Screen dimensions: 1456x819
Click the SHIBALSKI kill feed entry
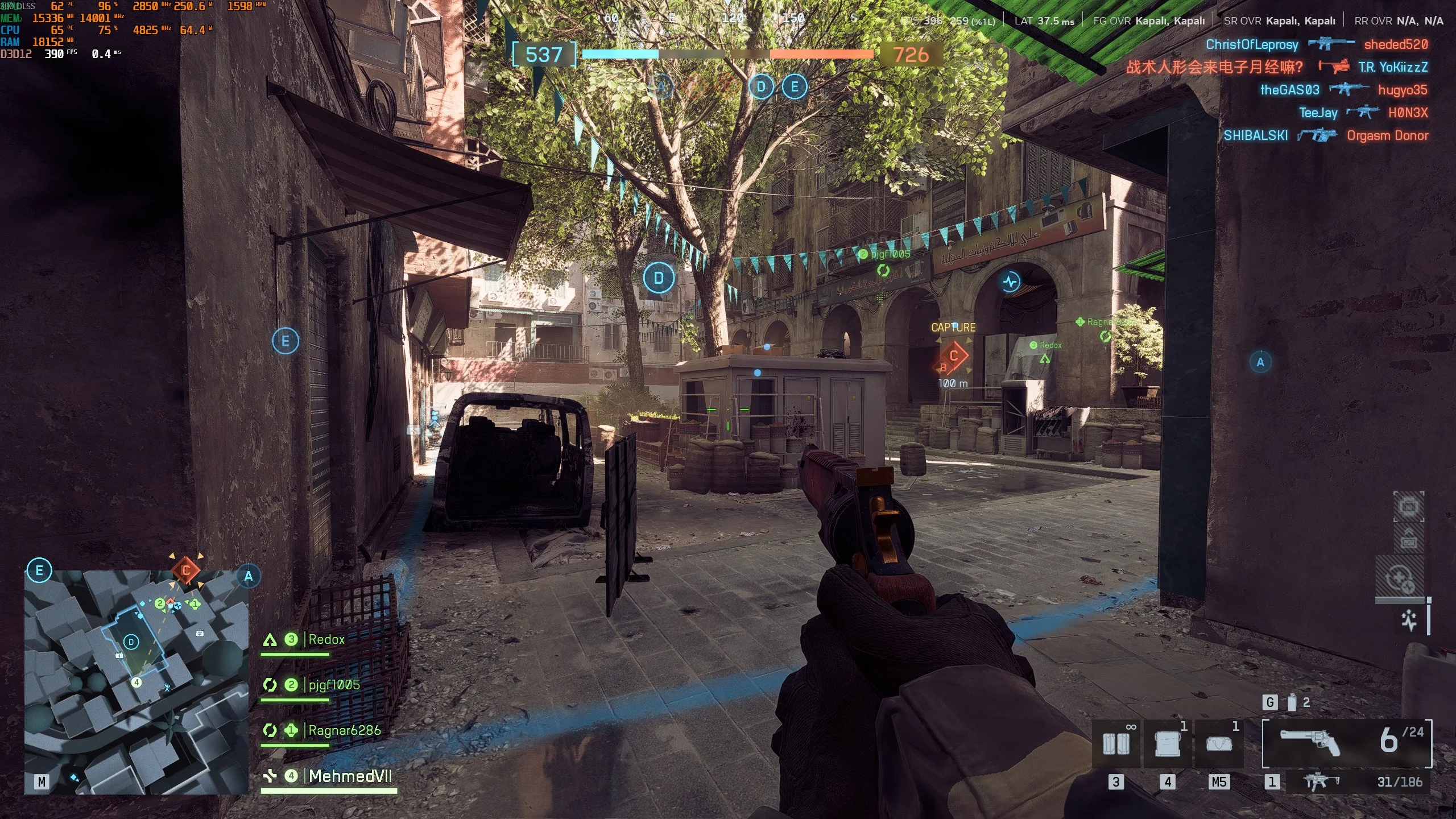click(1255, 135)
